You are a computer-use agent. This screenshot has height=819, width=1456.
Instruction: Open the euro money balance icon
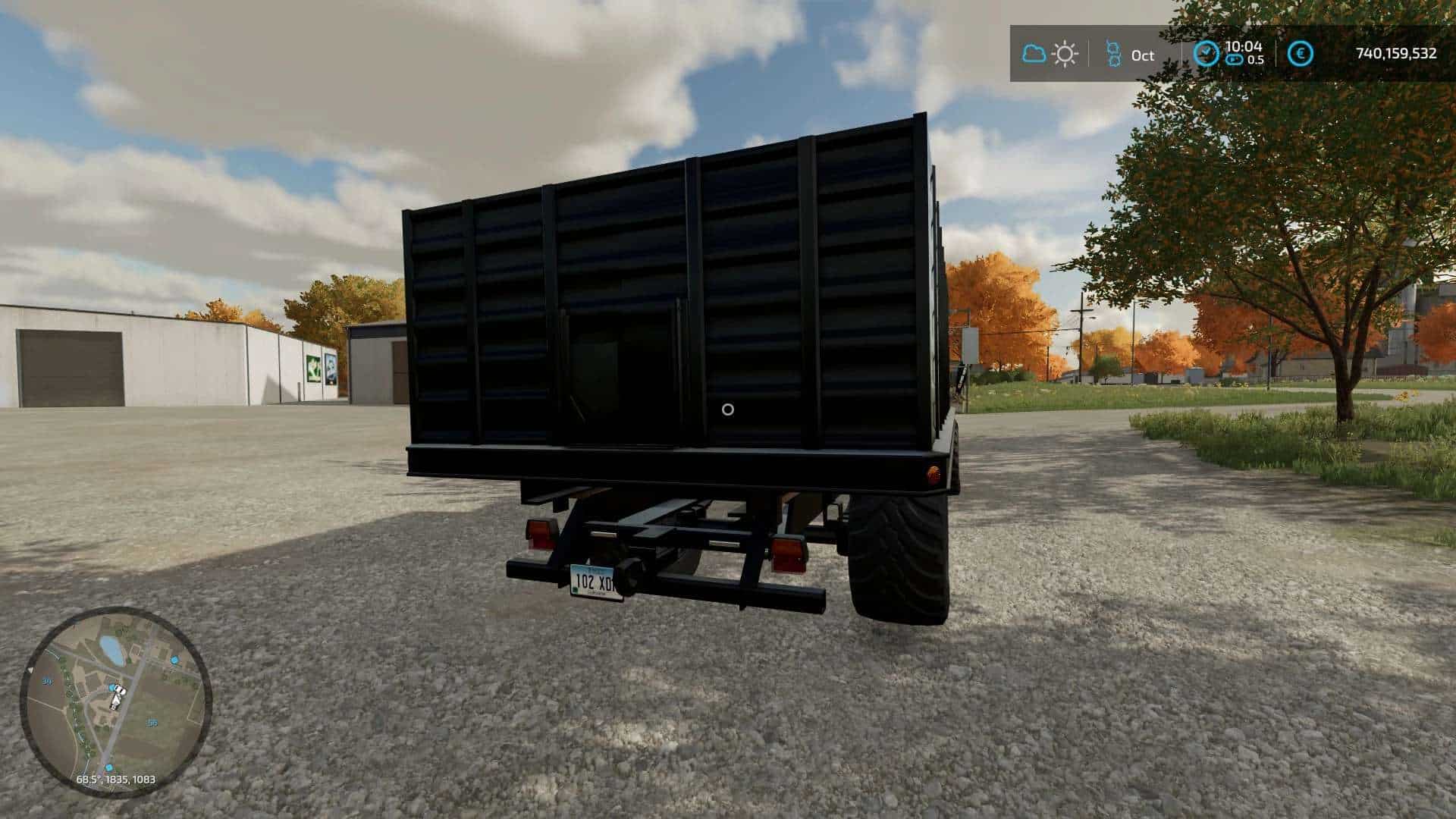[x=1301, y=54]
